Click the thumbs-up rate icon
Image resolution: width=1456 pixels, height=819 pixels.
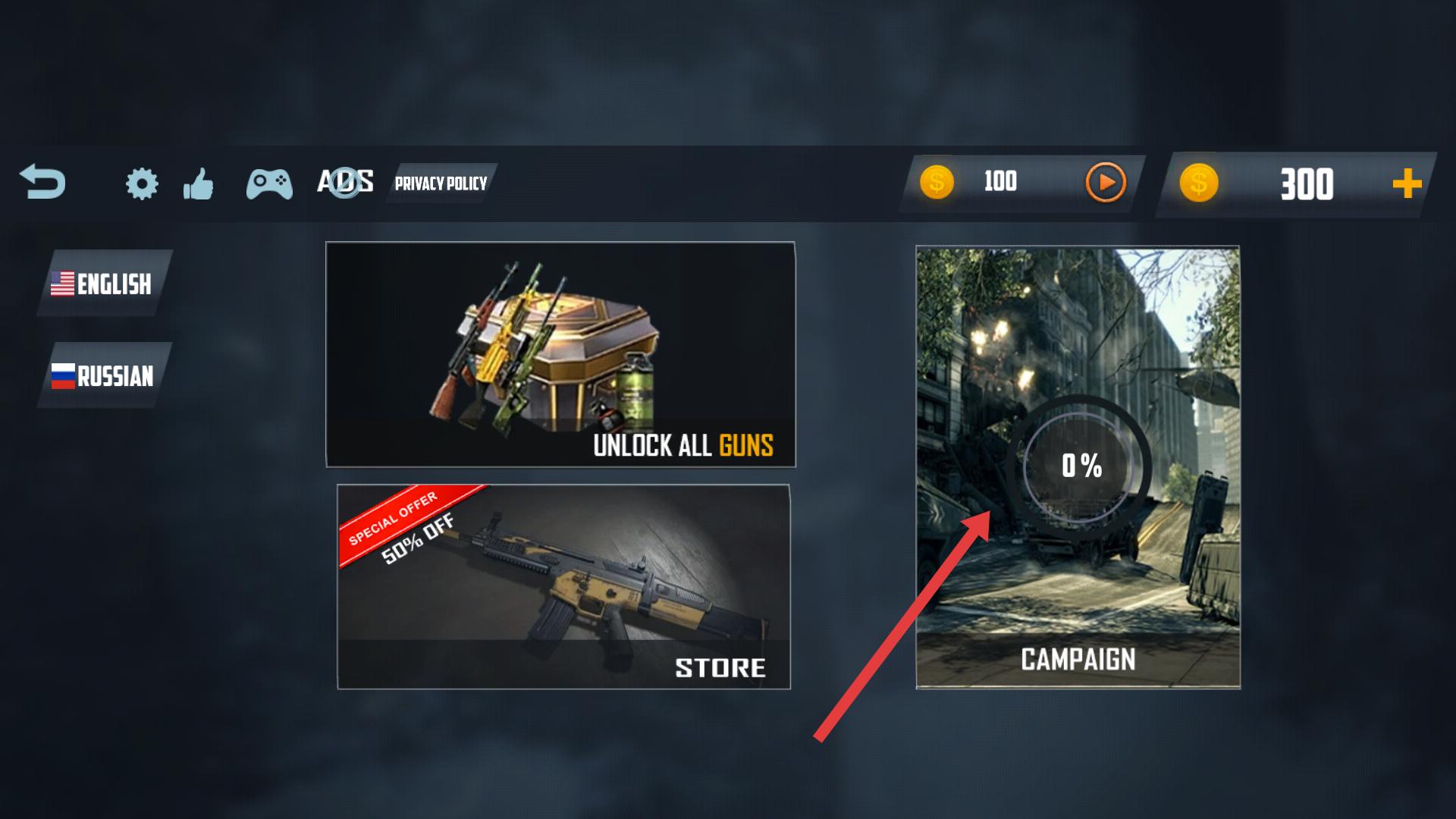(199, 184)
